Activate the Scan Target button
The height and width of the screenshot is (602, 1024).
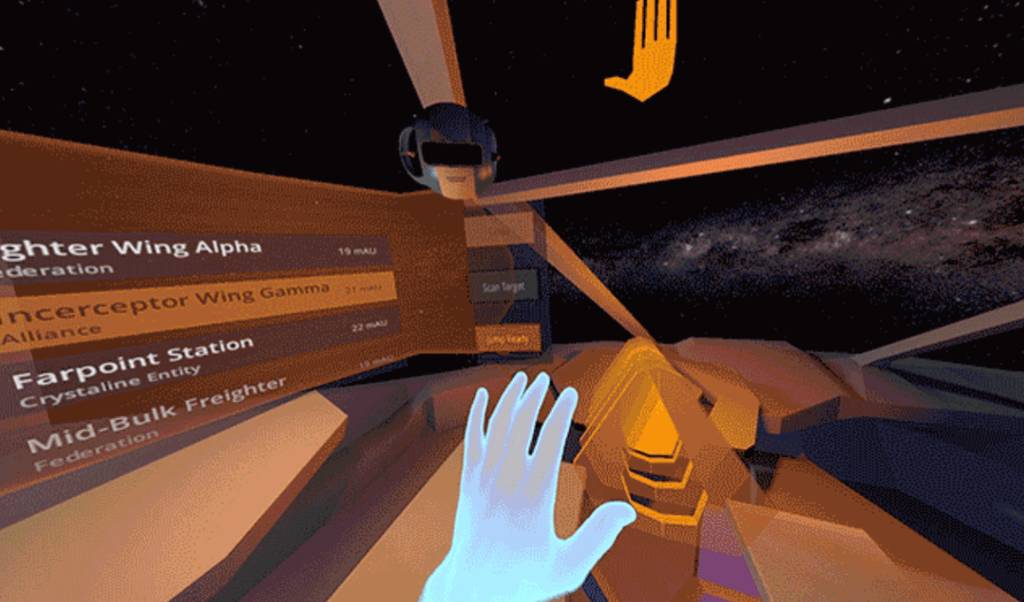coord(504,287)
